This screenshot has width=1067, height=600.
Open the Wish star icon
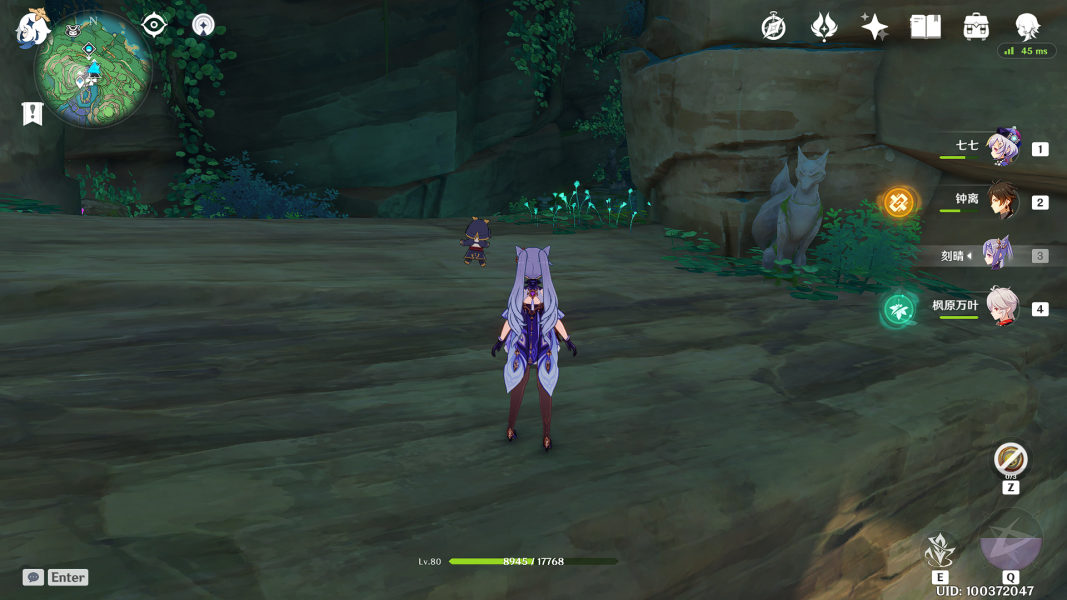point(874,27)
